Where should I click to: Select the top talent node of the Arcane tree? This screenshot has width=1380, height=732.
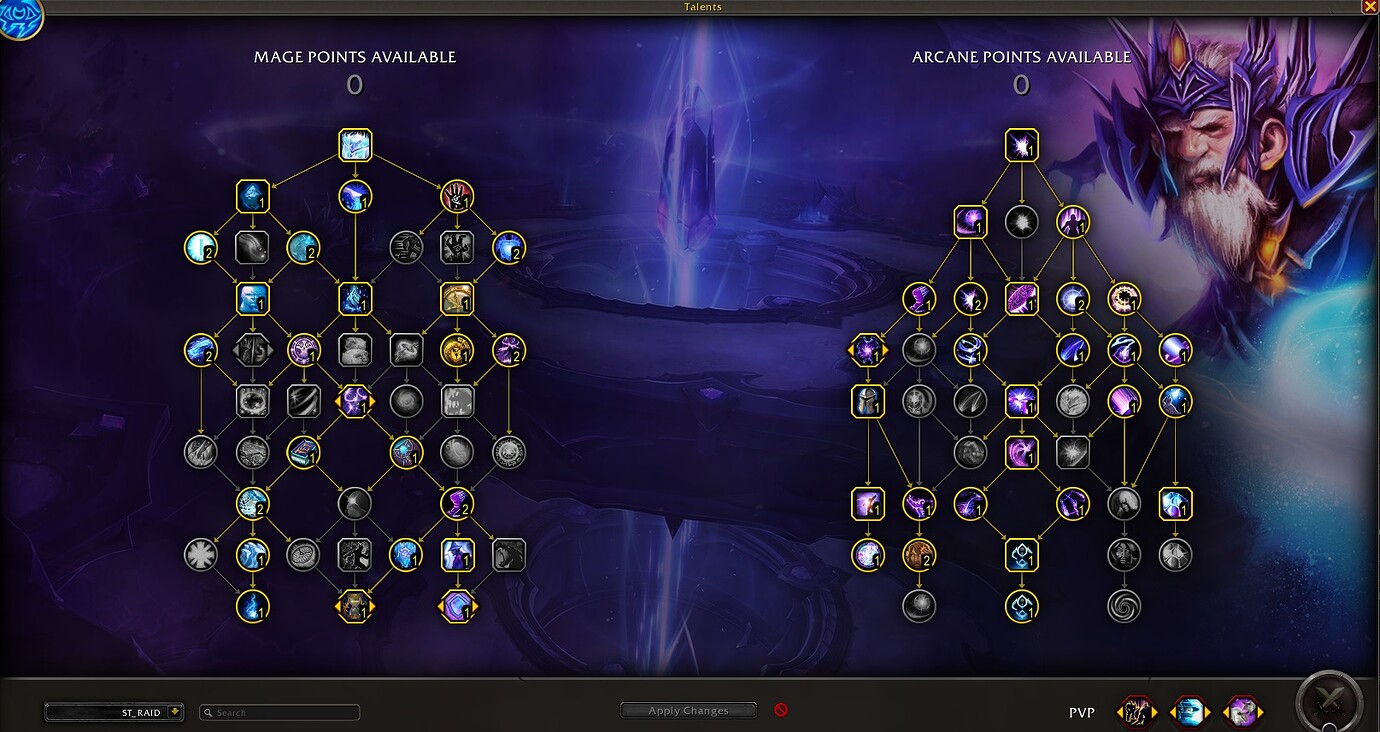(x=1021, y=144)
